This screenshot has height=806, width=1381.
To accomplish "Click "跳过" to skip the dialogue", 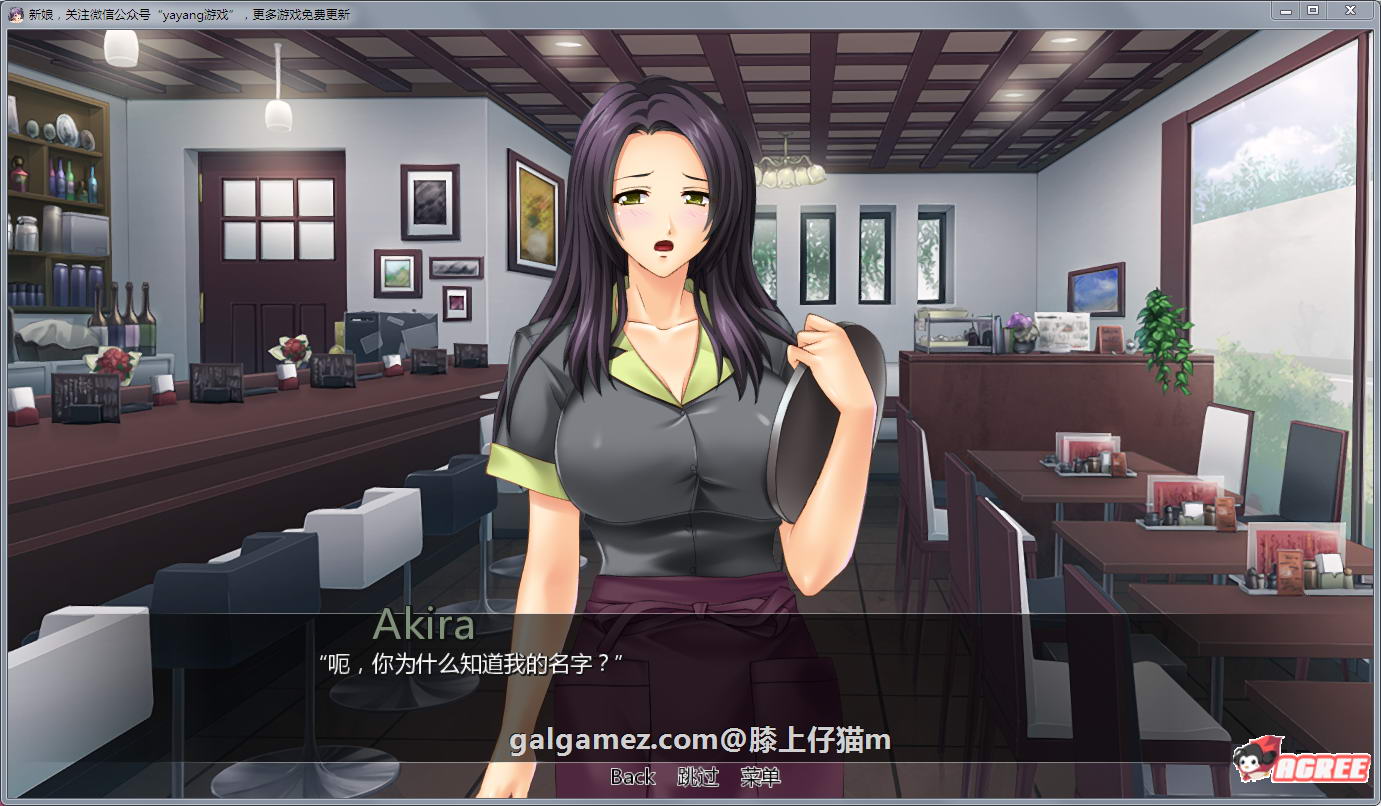I will 699,776.
